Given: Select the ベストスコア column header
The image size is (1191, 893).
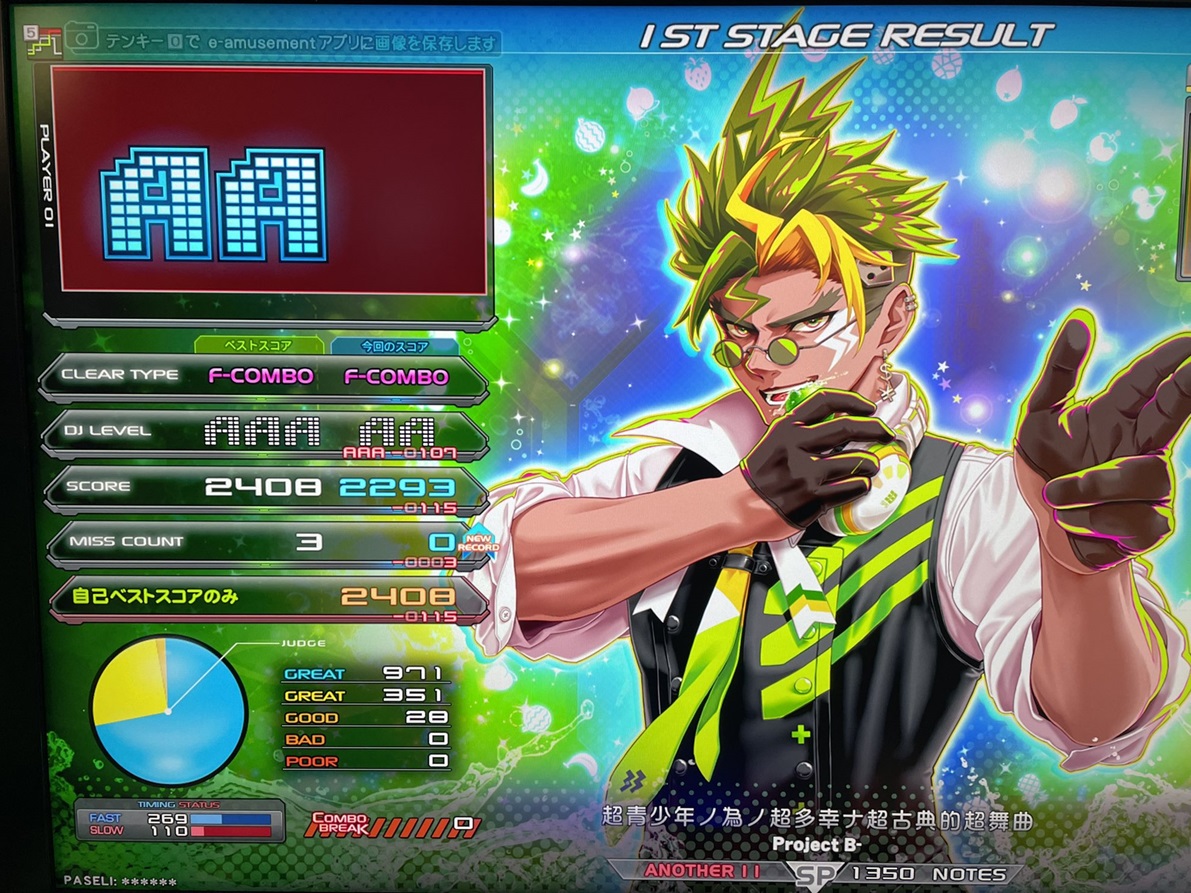Looking at the screenshot, I should pyautogui.click(x=258, y=346).
